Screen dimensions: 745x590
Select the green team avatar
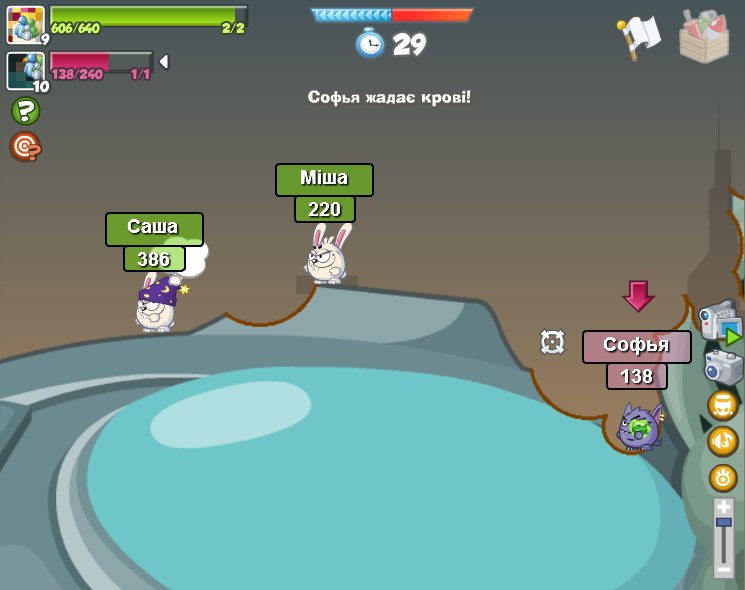coord(26,24)
